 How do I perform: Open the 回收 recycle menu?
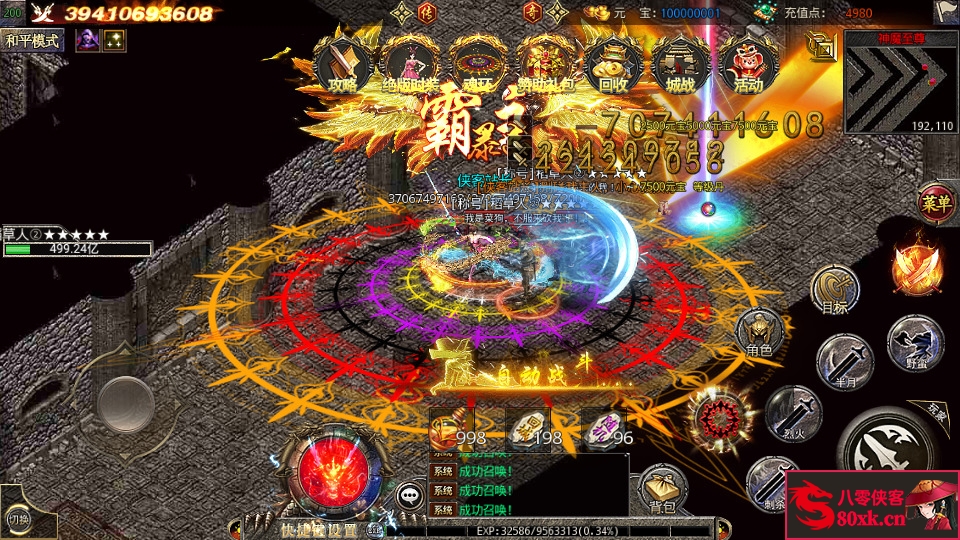(613, 63)
